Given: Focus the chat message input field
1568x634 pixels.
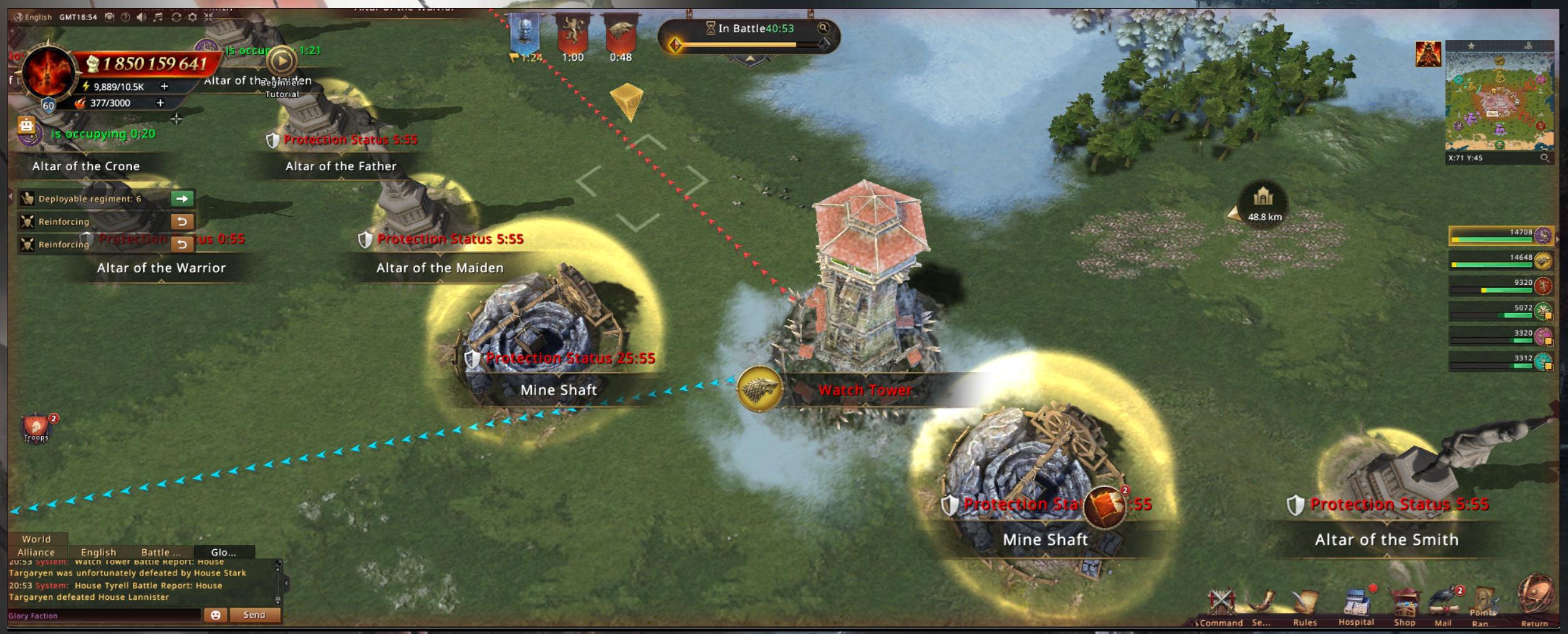Looking at the screenshot, I should point(103,615).
